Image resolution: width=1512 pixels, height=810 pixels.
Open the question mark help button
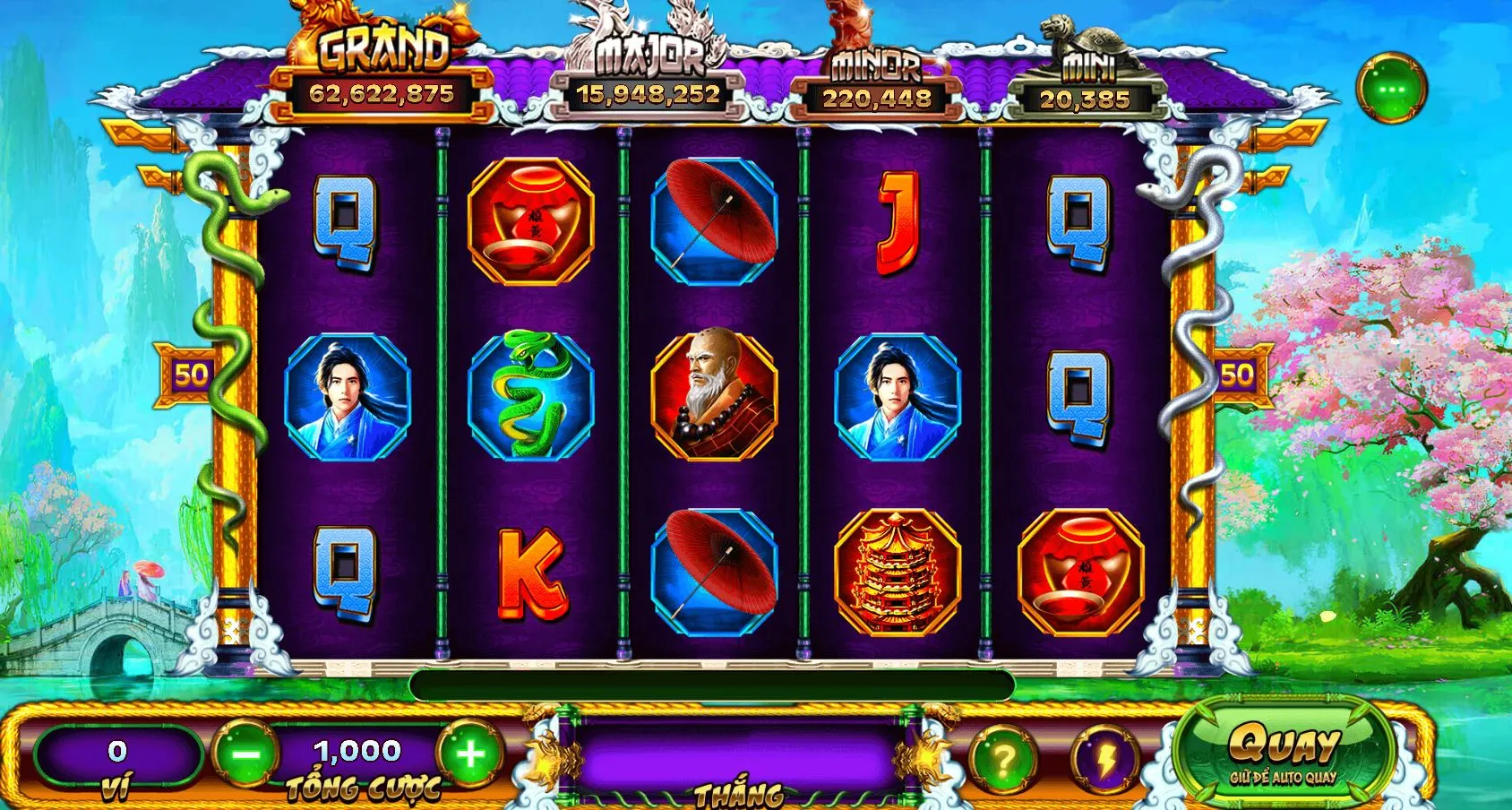[x=1003, y=760]
